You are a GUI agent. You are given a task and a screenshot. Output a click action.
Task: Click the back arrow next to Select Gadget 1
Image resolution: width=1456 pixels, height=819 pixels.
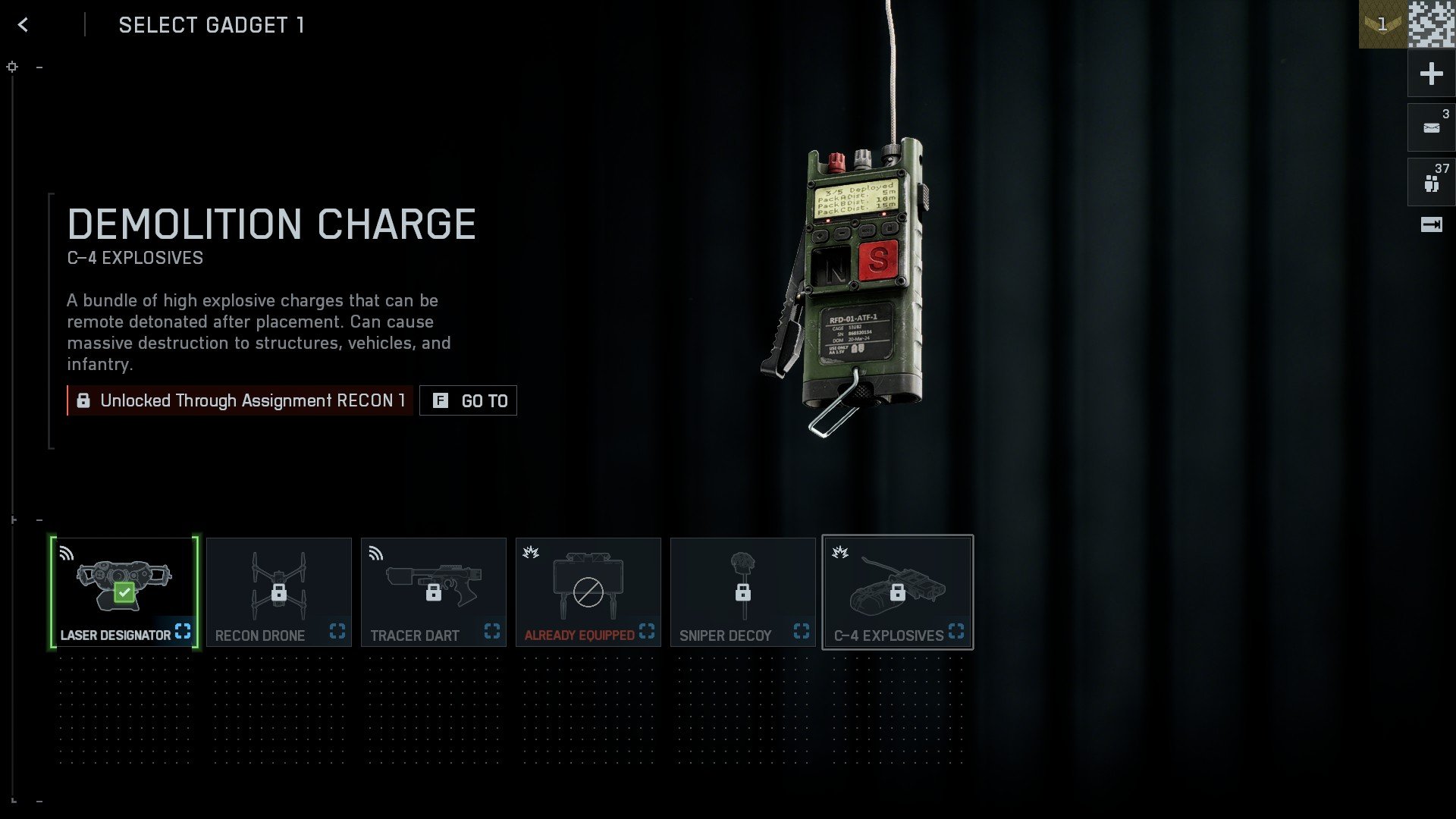coord(24,24)
